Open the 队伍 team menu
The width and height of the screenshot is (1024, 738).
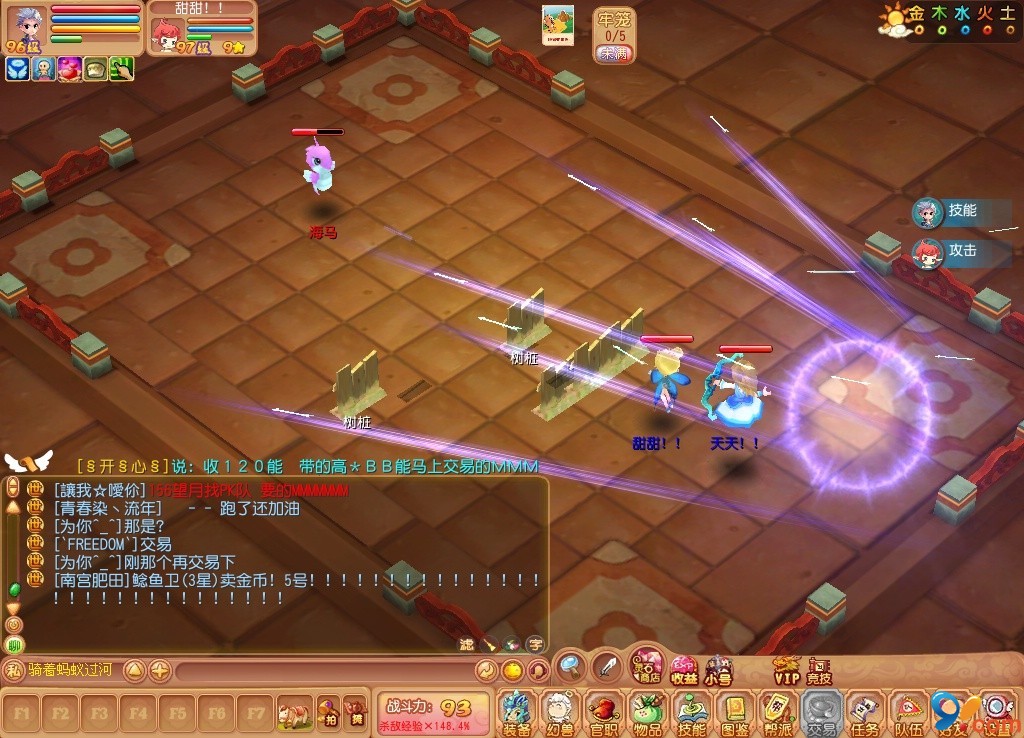point(909,712)
